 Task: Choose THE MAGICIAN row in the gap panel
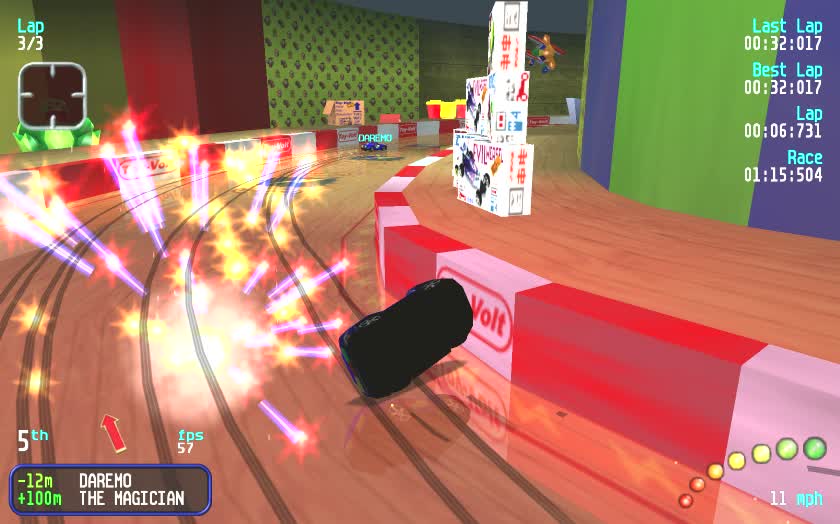pos(110,498)
